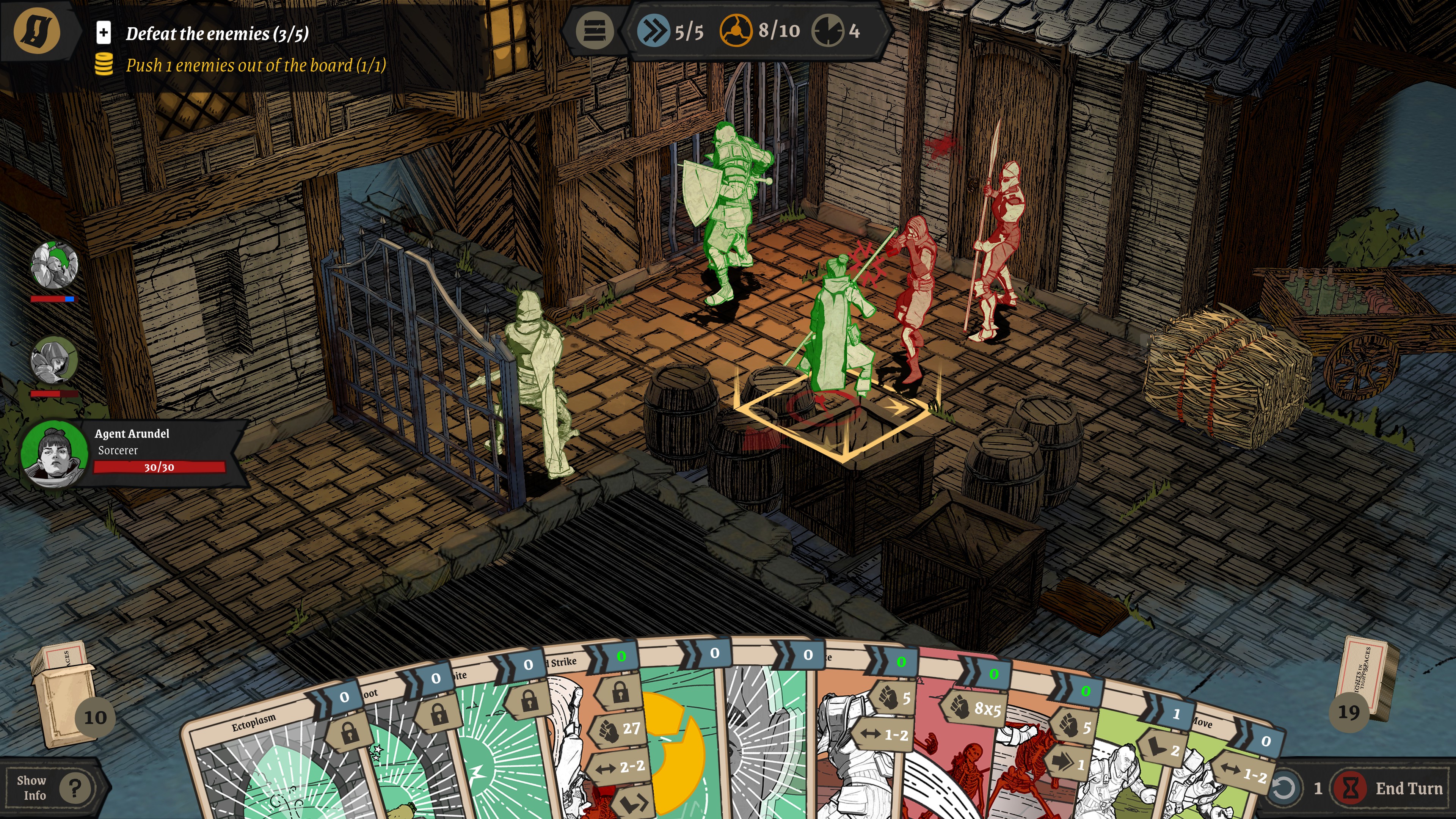
Task: Expand the Defeat the enemies objective
Action: coord(104,33)
